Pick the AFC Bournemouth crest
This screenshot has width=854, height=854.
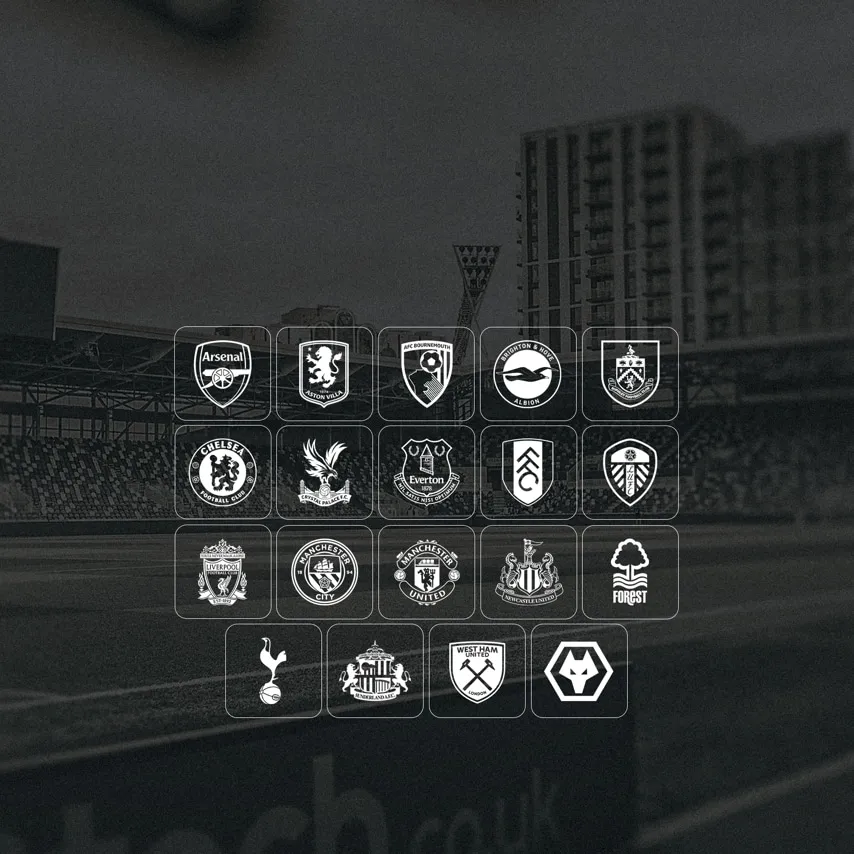click(426, 374)
